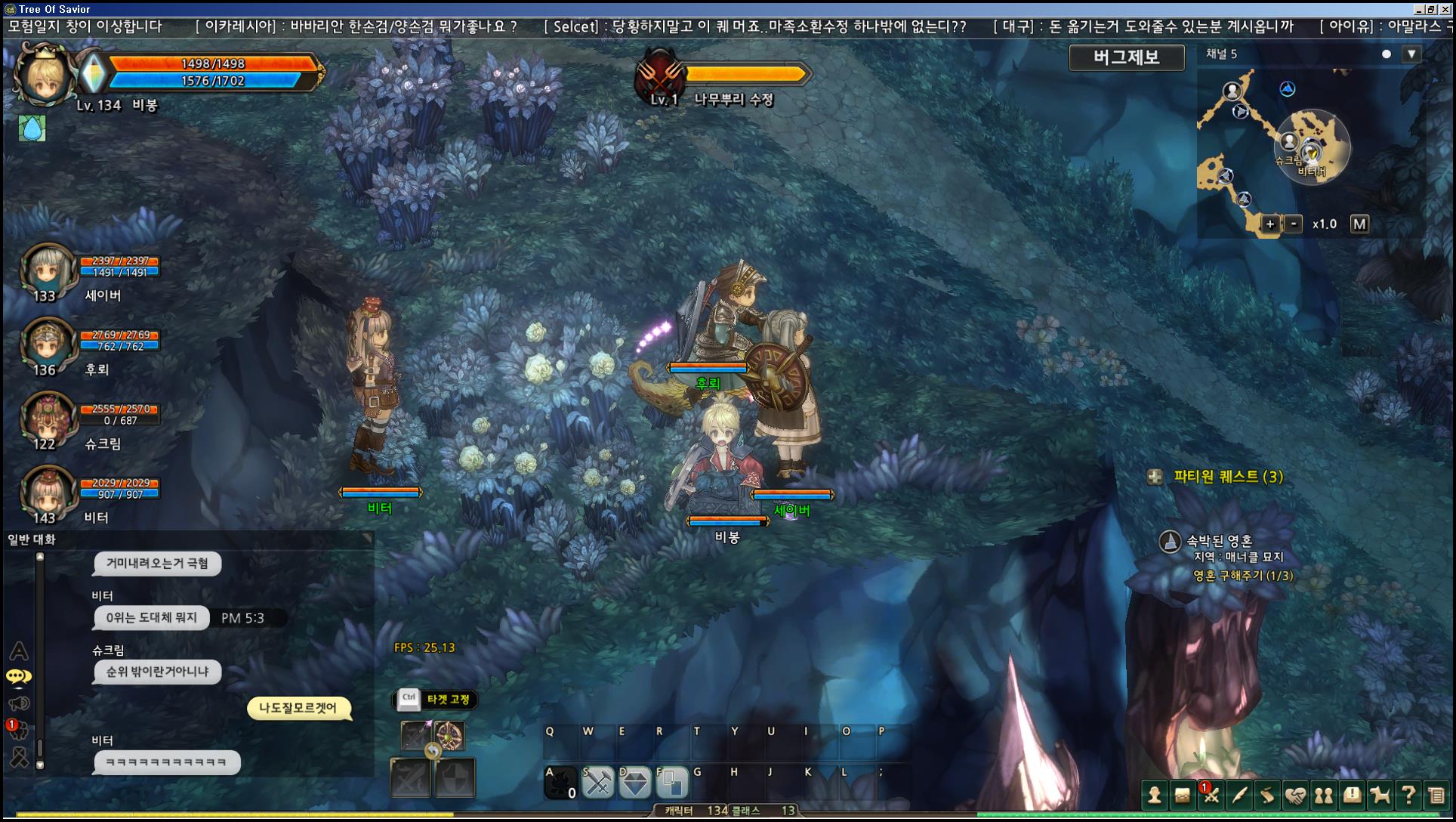Expand the 파티원 퀘스트 party quest list

pyautogui.click(x=1155, y=477)
